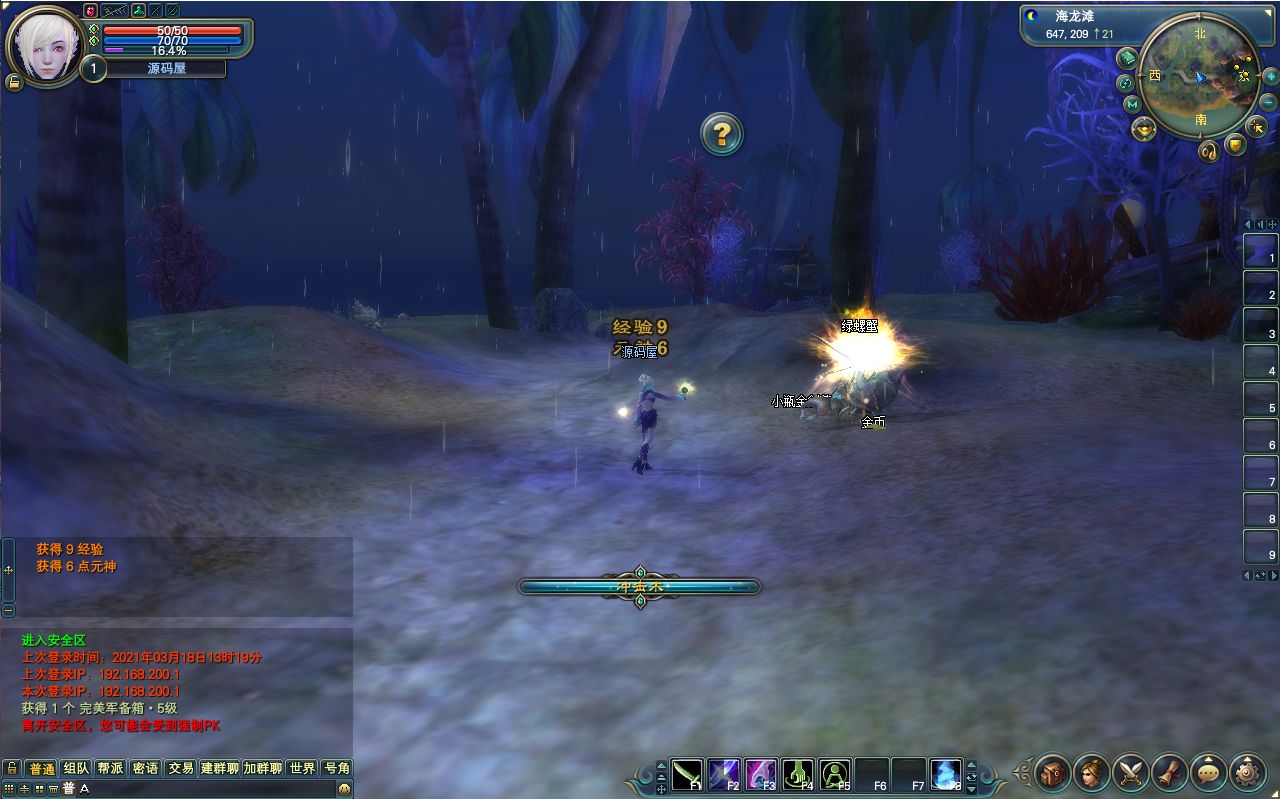Open the gold ingot shop icon
The height and width of the screenshot is (799, 1280).
click(1144, 128)
